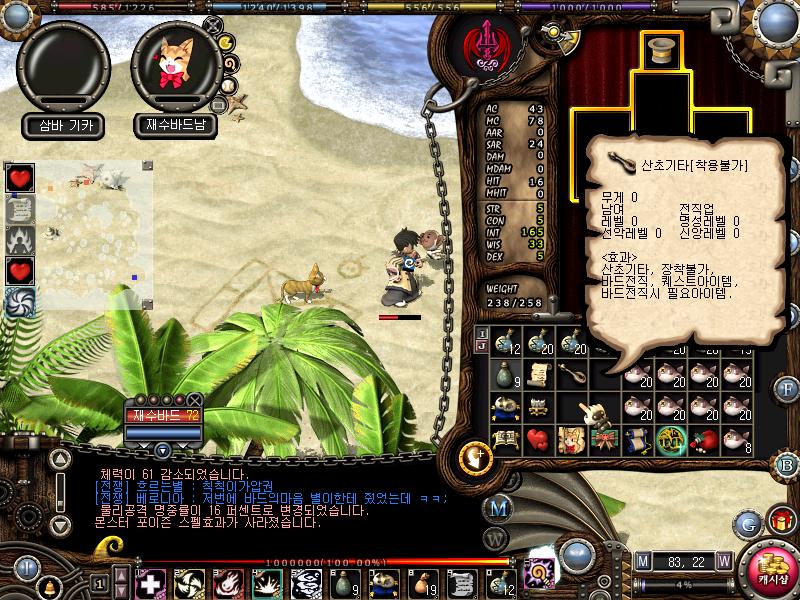Select the blue round M button
This screenshot has width=800, height=600.
(497, 508)
